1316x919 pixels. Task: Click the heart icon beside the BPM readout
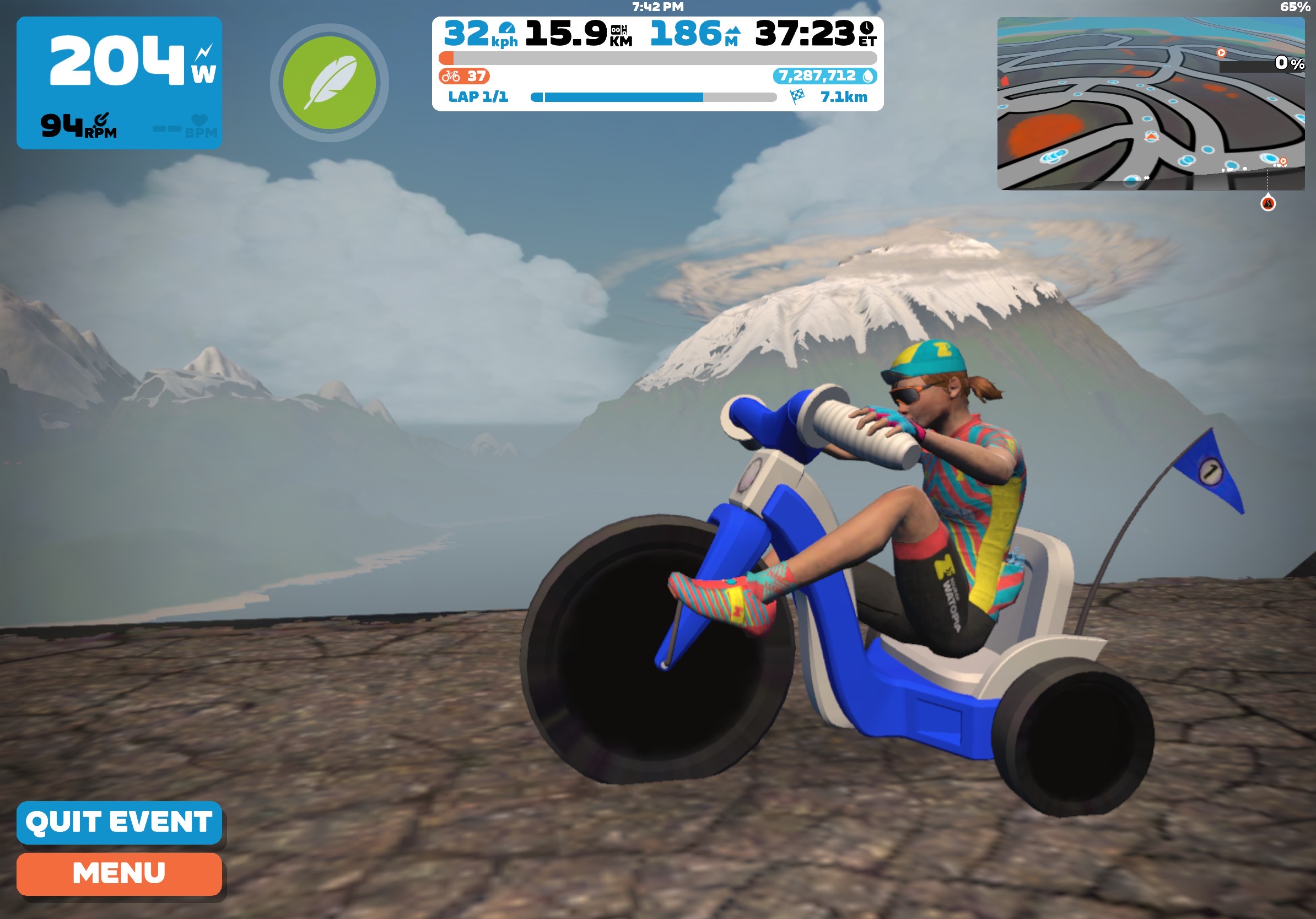tap(199, 118)
